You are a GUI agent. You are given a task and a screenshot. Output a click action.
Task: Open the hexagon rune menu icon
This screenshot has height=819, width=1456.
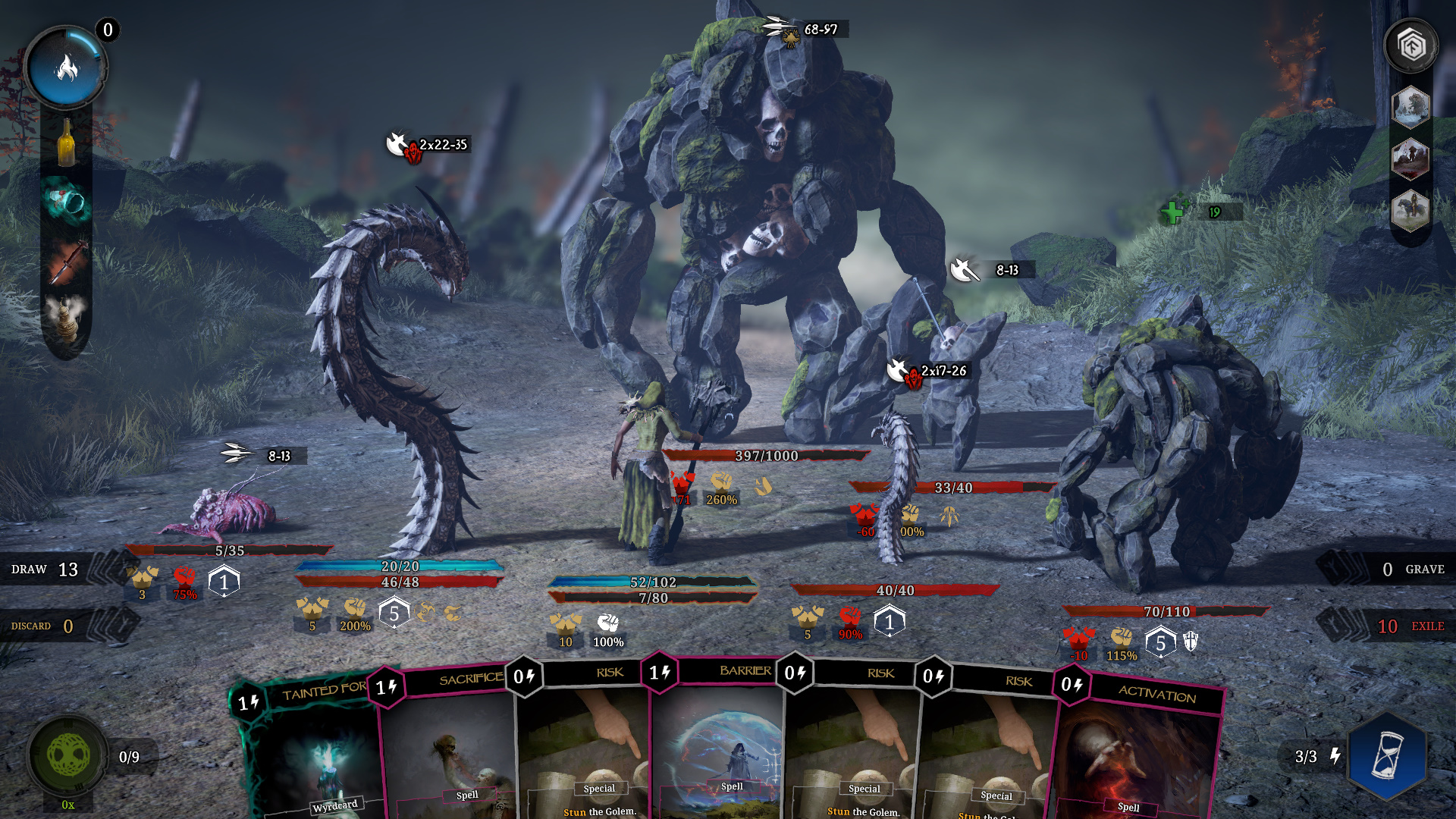coord(1410,47)
